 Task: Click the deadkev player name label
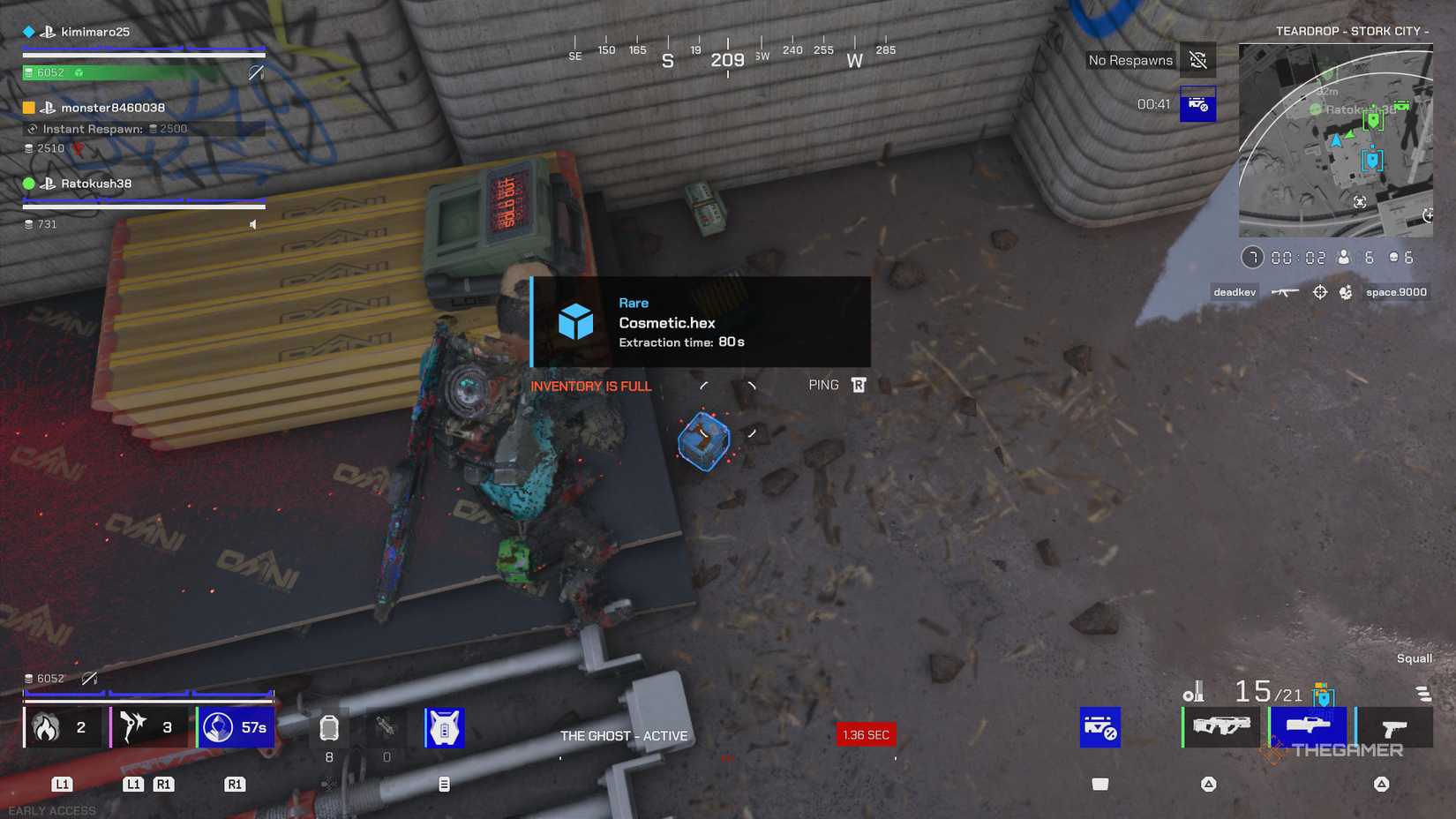pos(1234,292)
